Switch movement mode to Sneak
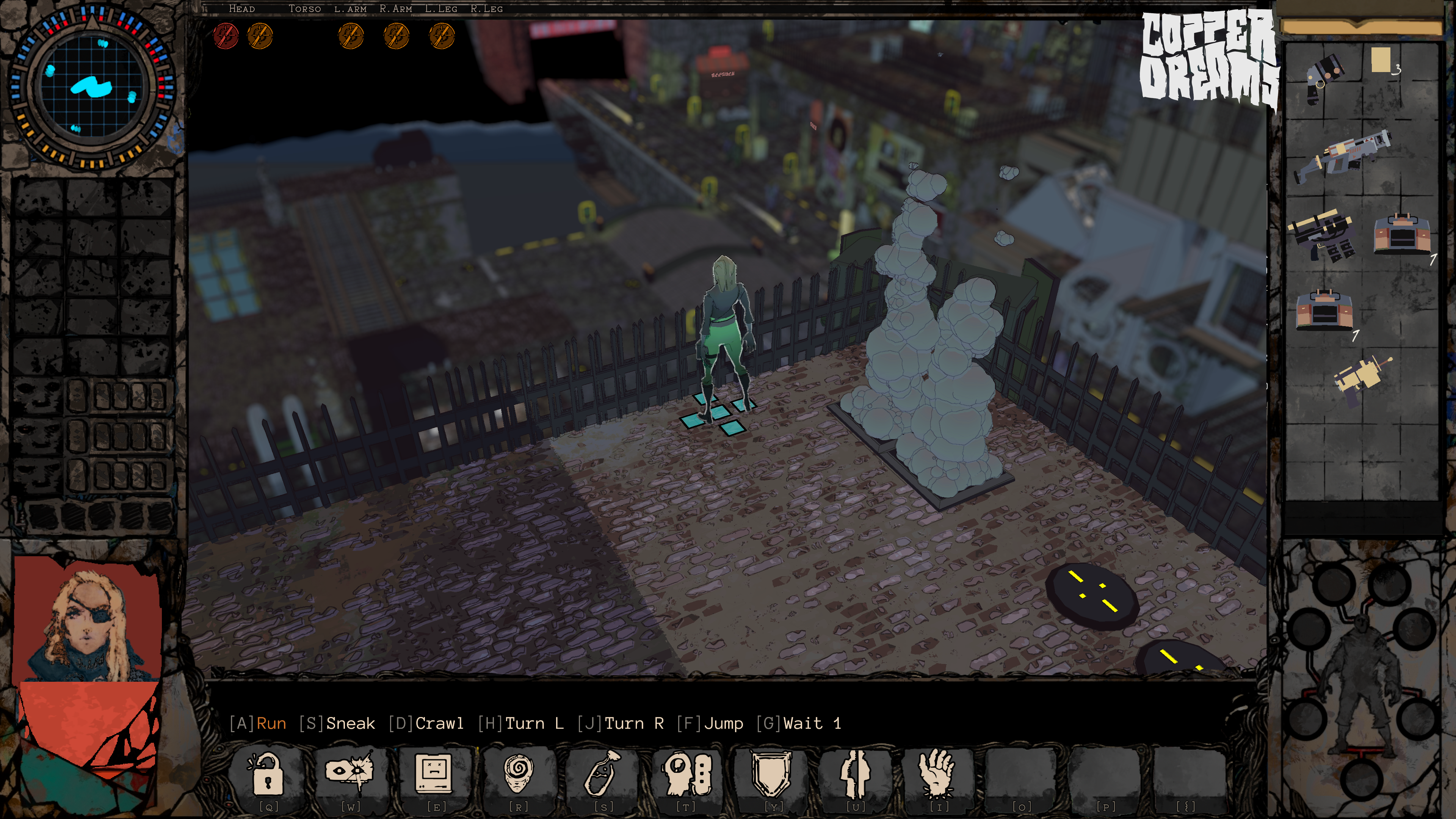1456x819 pixels. pyautogui.click(x=350, y=723)
